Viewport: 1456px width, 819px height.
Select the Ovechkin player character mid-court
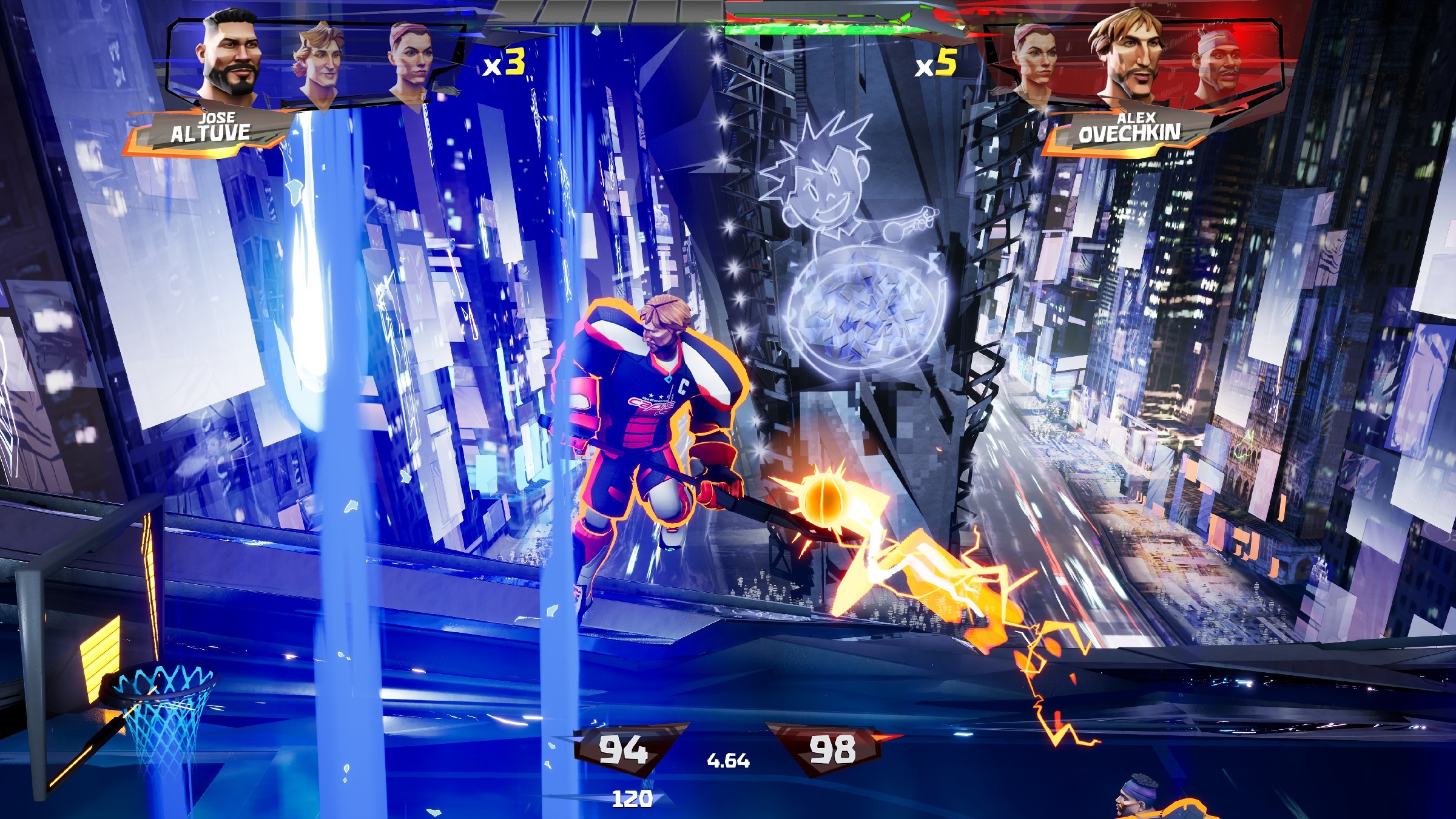click(x=652, y=425)
